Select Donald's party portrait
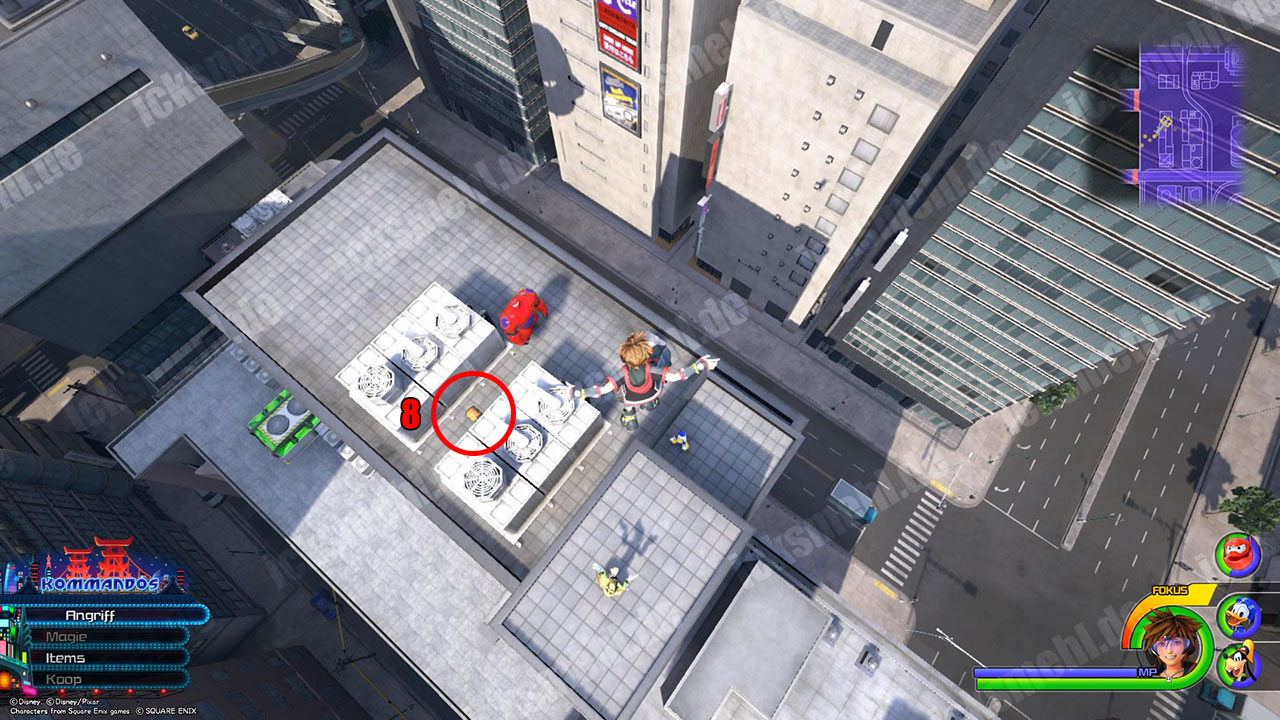The height and width of the screenshot is (720, 1280). point(1237,612)
